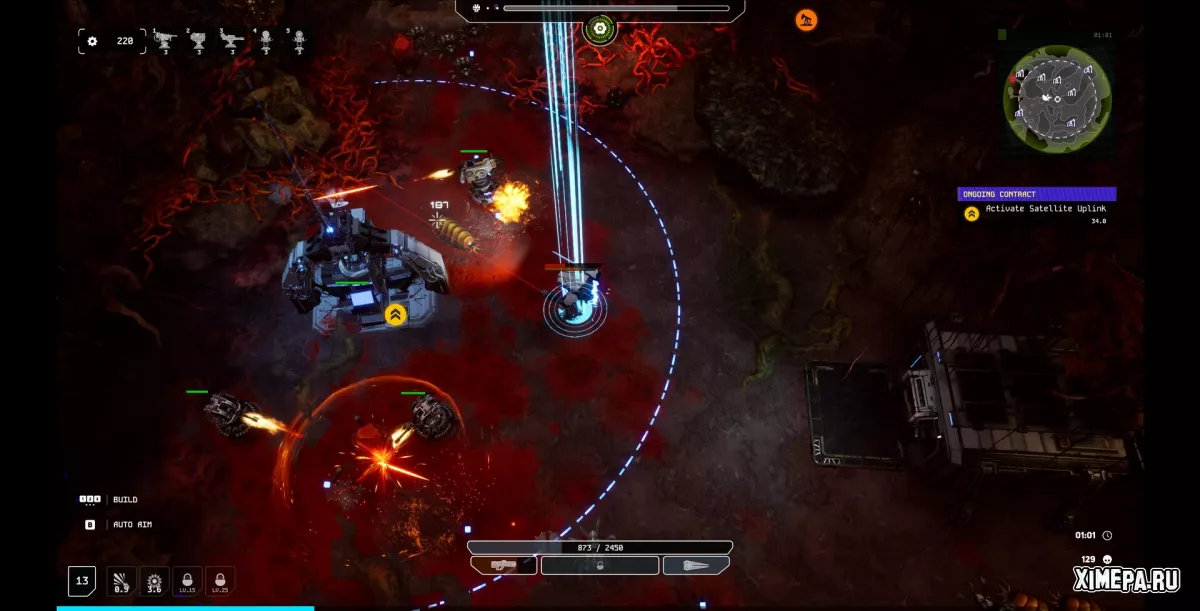Image resolution: width=1200 pixels, height=611 pixels.
Task: Click the locked LV.25 ability slot
Action: click(220, 581)
